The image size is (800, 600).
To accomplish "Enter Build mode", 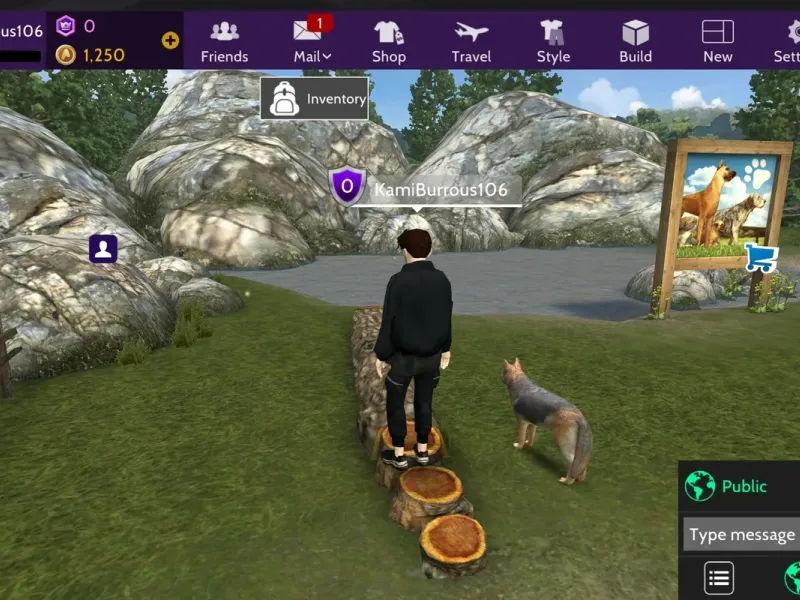I will coord(635,41).
